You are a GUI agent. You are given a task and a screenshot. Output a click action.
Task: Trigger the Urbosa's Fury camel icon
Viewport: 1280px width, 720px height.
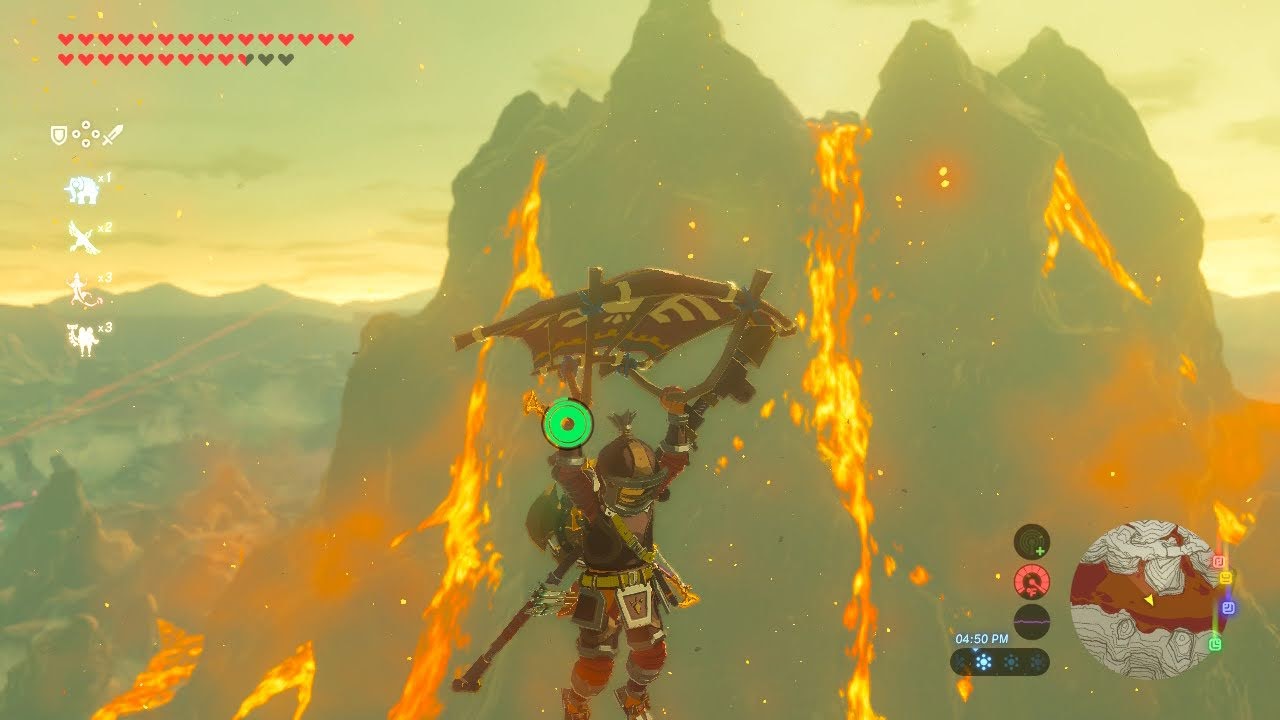pos(82,339)
